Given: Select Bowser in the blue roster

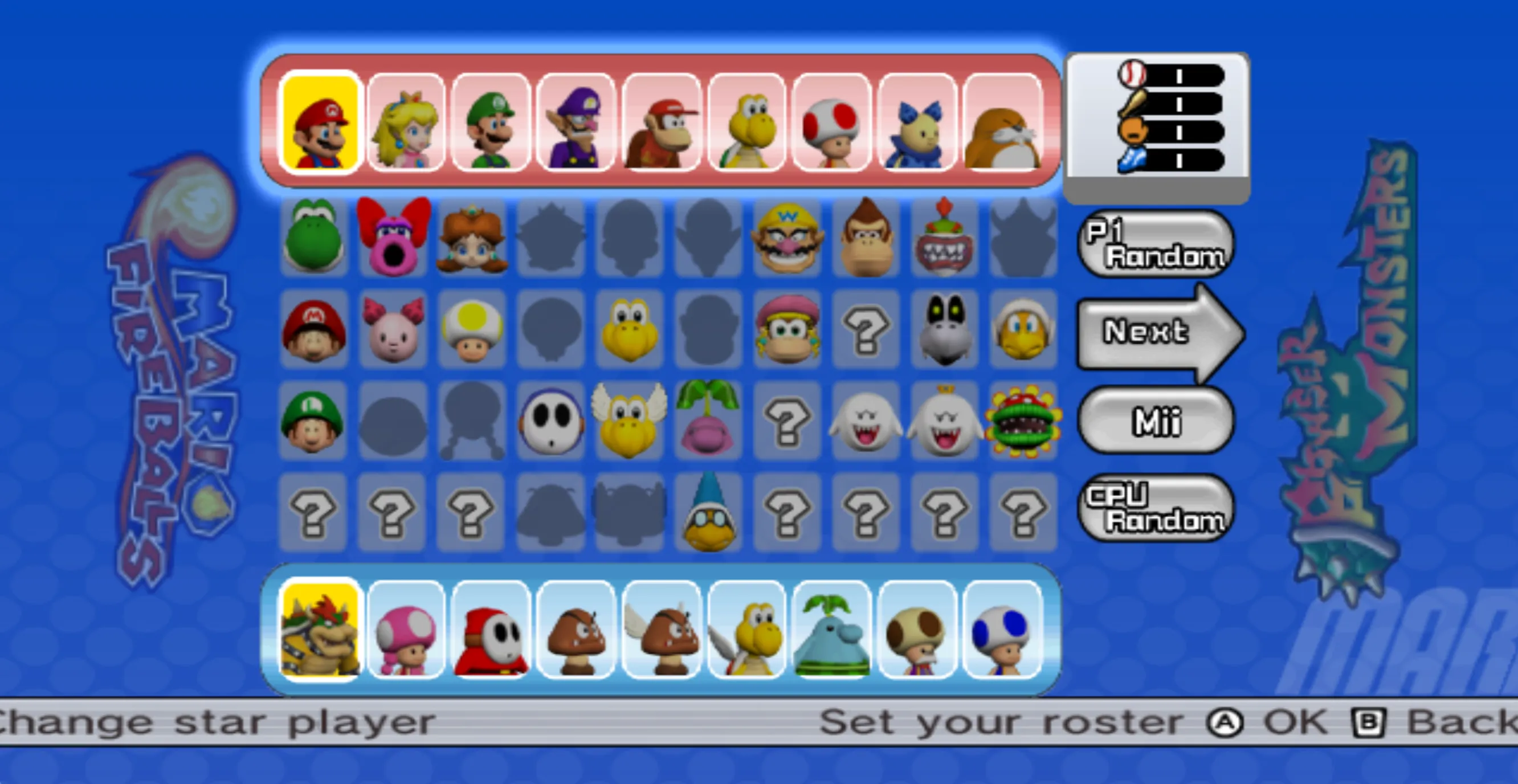Looking at the screenshot, I should [x=320, y=629].
